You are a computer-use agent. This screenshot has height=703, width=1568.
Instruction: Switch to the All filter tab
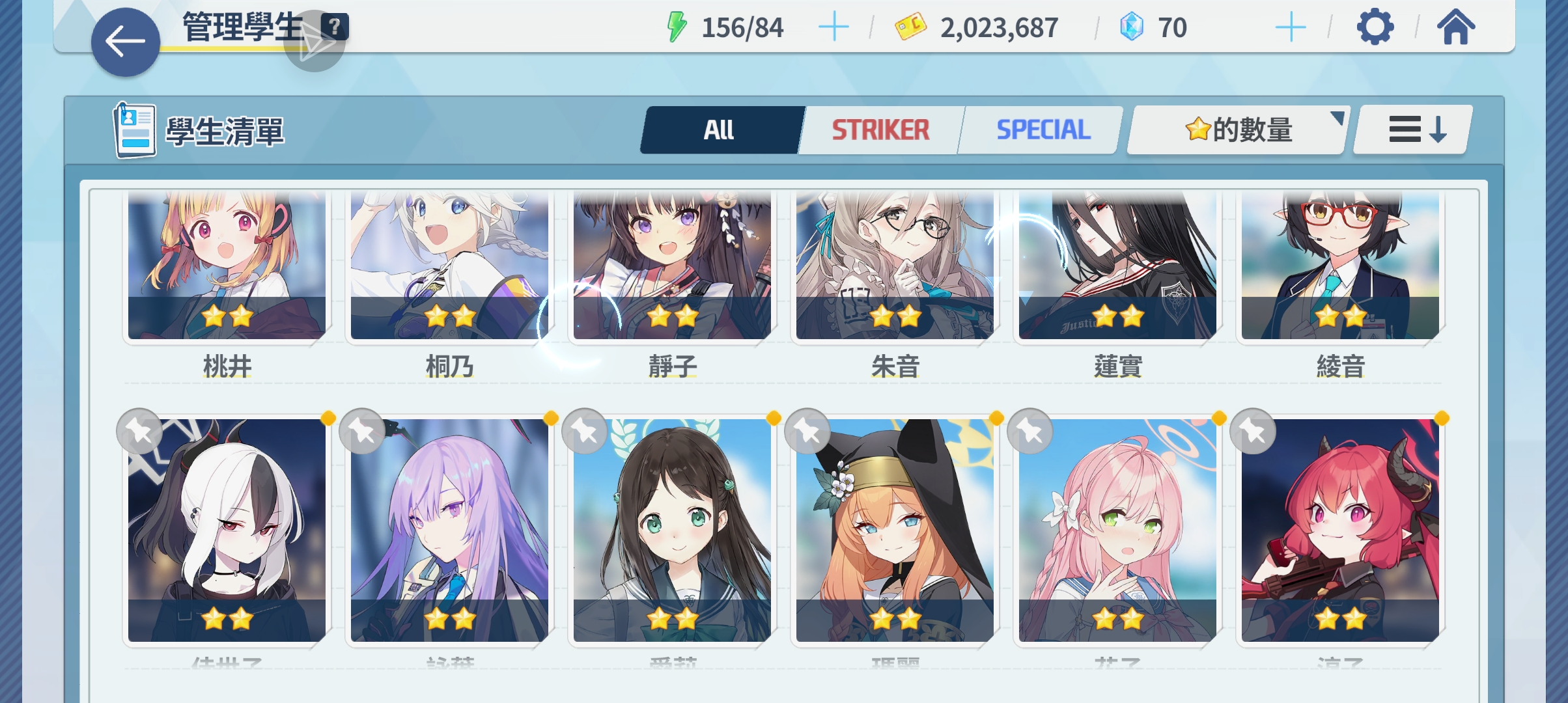click(x=720, y=130)
